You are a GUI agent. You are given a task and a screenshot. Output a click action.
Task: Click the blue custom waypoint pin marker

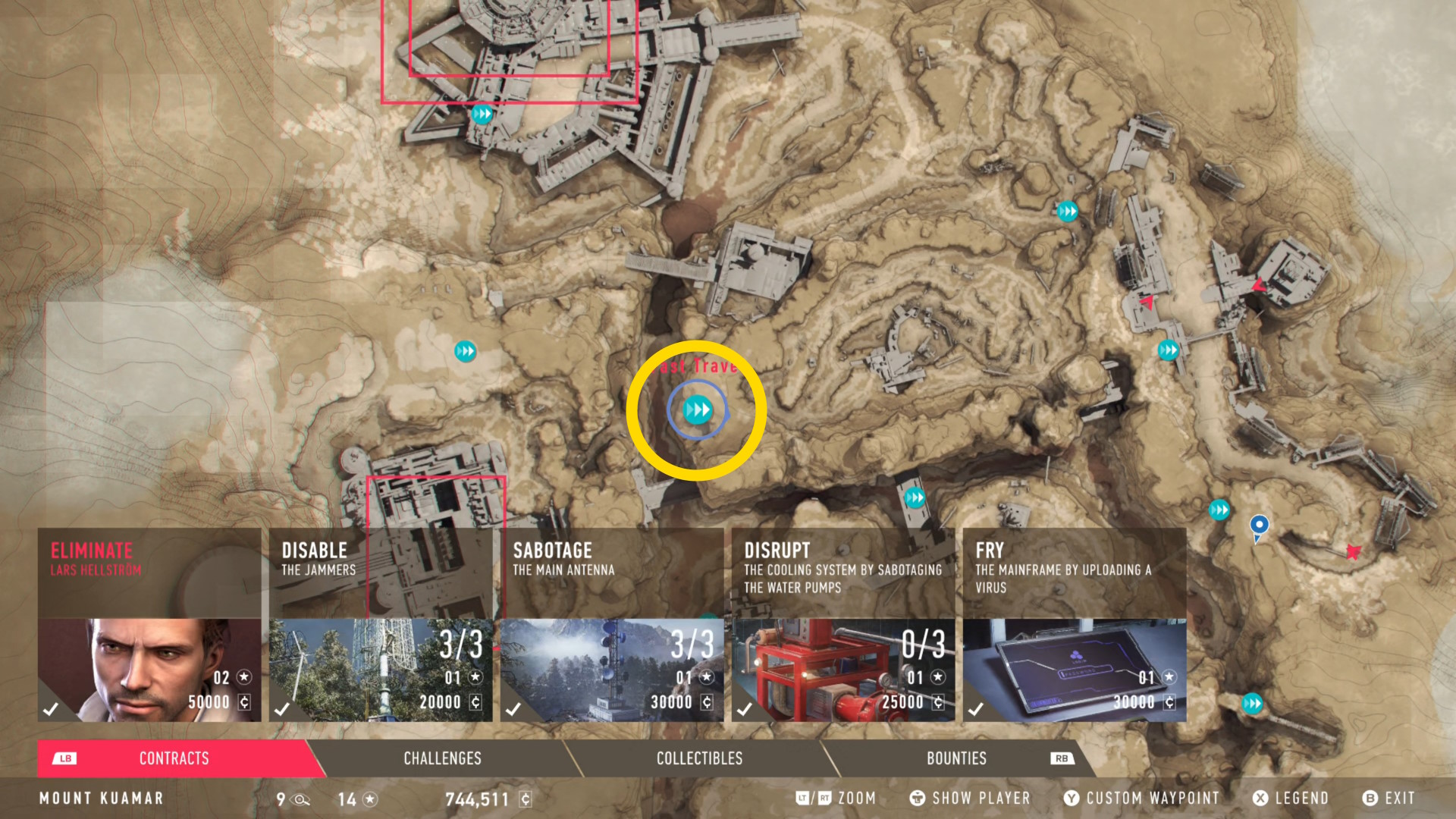point(1259,525)
